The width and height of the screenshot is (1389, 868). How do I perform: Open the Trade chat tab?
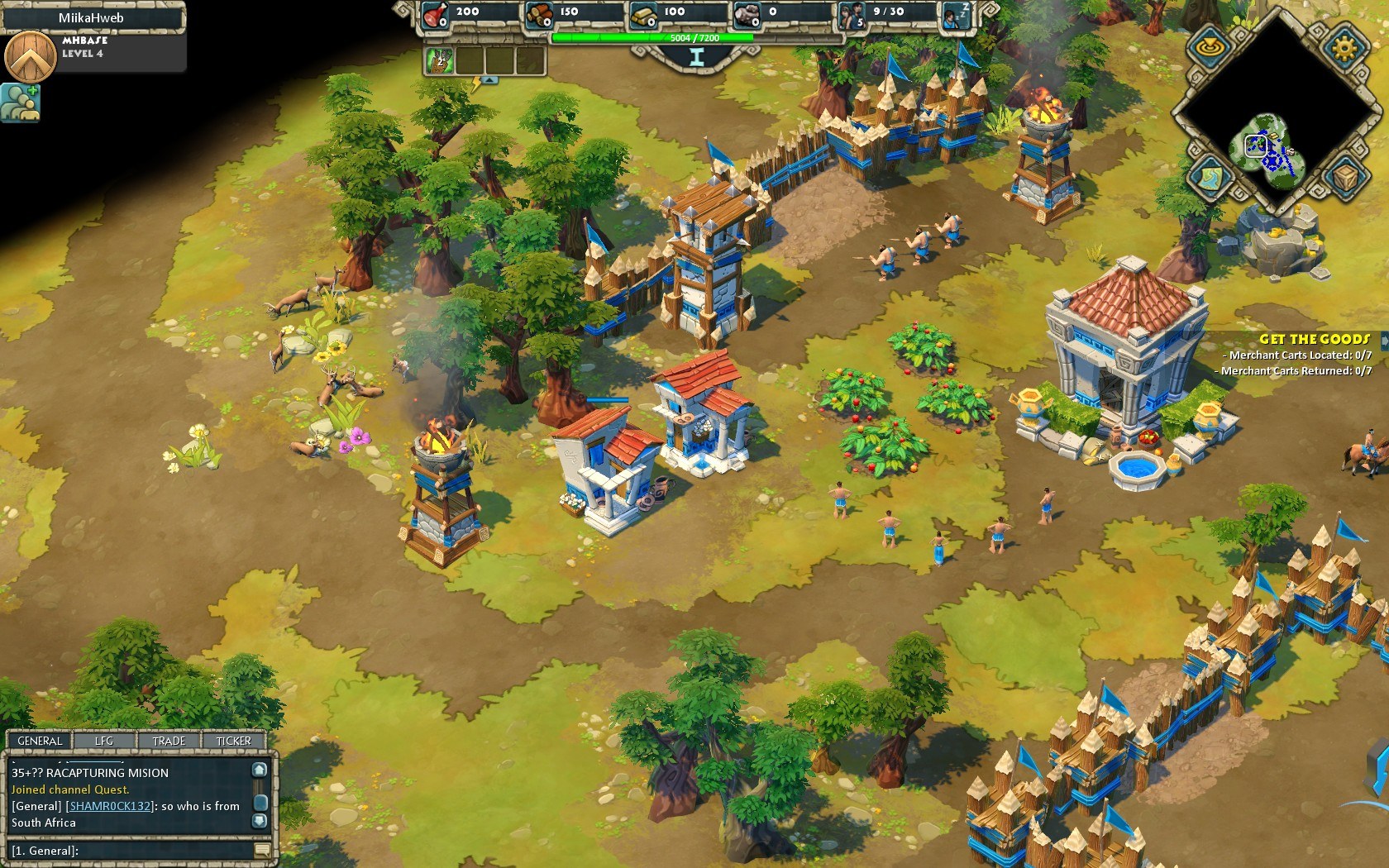(169, 741)
